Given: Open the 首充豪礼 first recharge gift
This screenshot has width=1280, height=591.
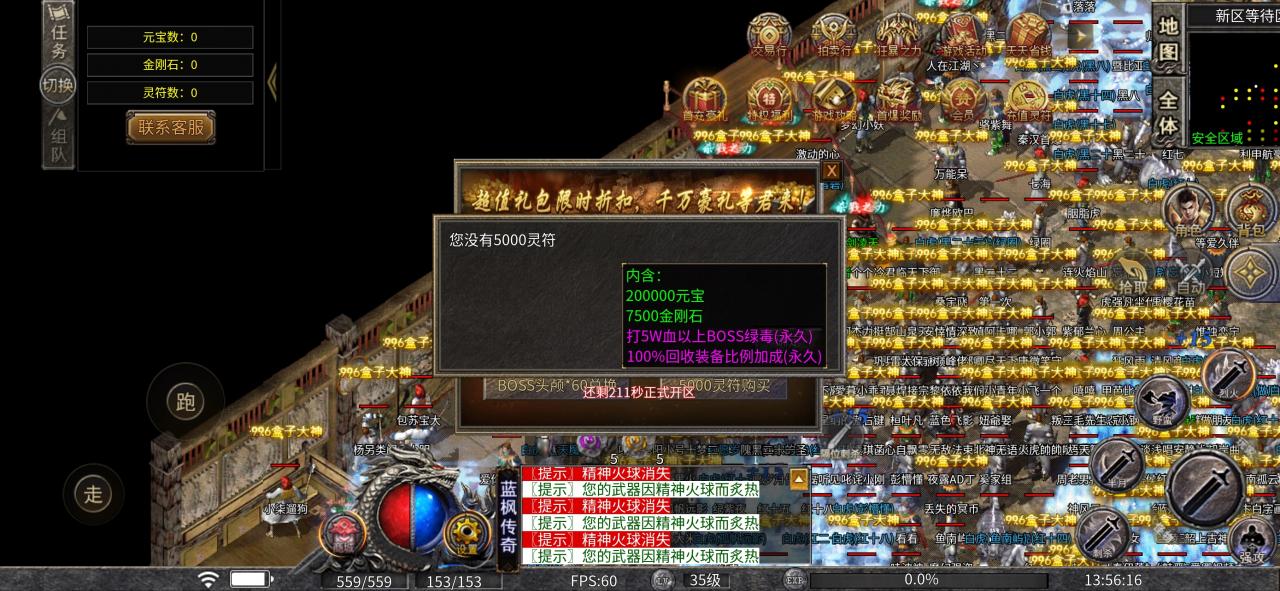Looking at the screenshot, I should [x=705, y=99].
